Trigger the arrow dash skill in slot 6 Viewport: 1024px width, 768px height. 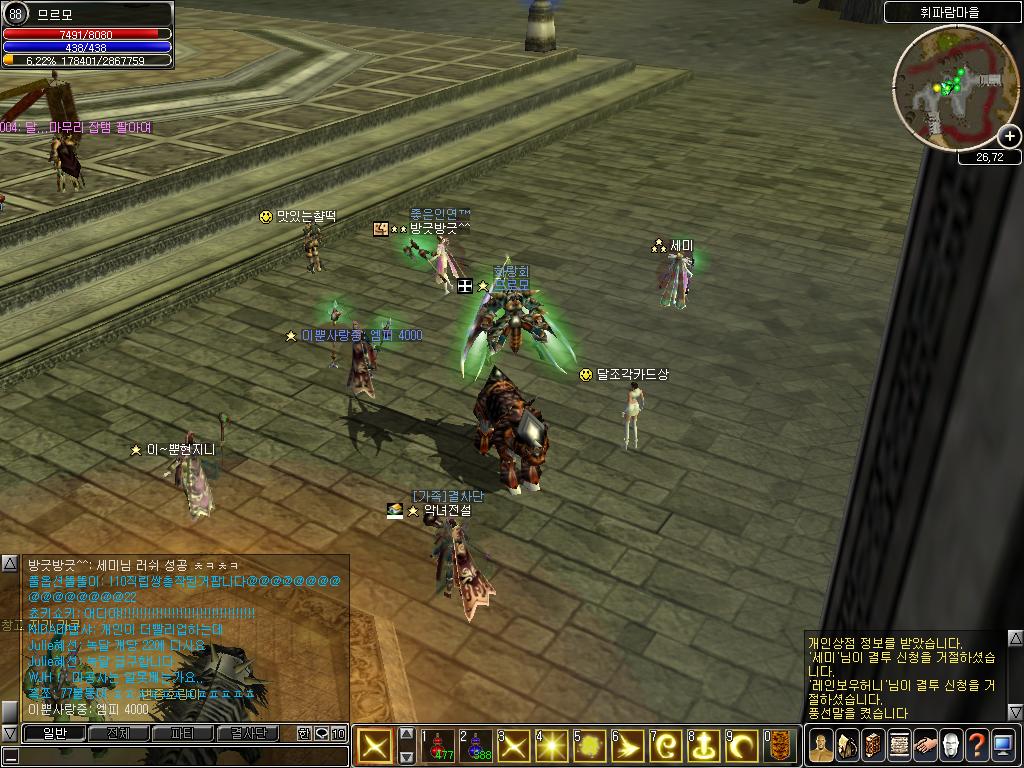(x=628, y=746)
